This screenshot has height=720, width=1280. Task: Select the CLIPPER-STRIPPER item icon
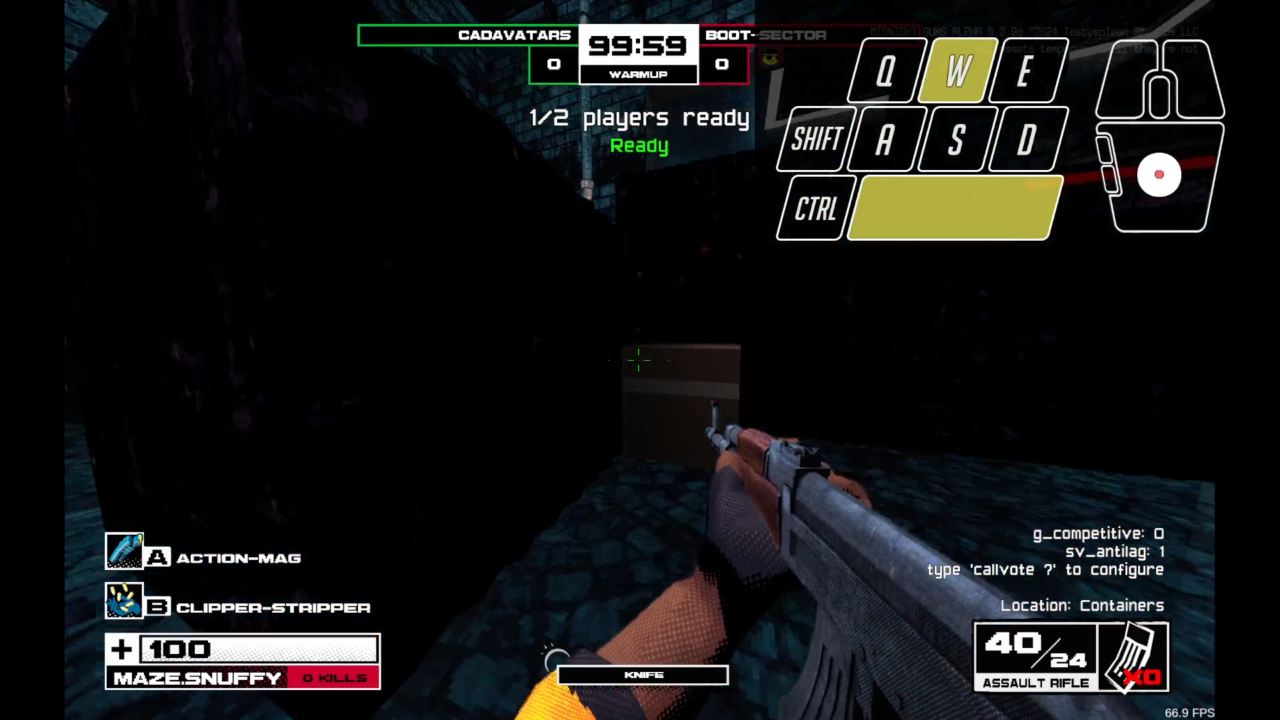coord(125,600)
